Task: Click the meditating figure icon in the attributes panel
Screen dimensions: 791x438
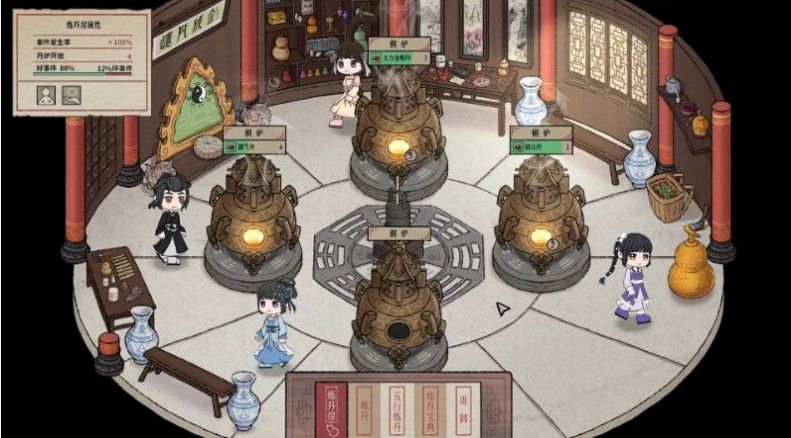Action: pos(46,96)
